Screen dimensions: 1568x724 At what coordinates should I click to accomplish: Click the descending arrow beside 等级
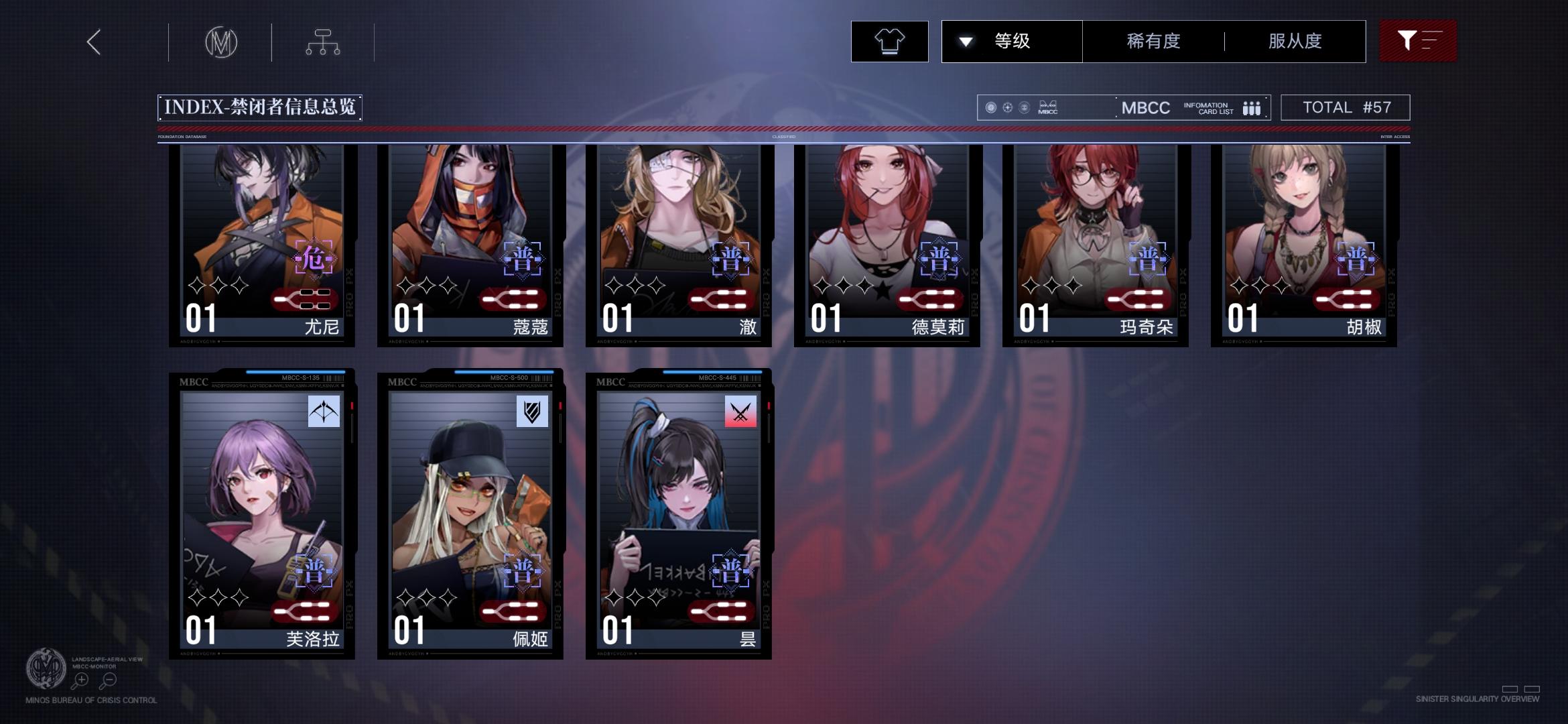[x=965, y=41]
